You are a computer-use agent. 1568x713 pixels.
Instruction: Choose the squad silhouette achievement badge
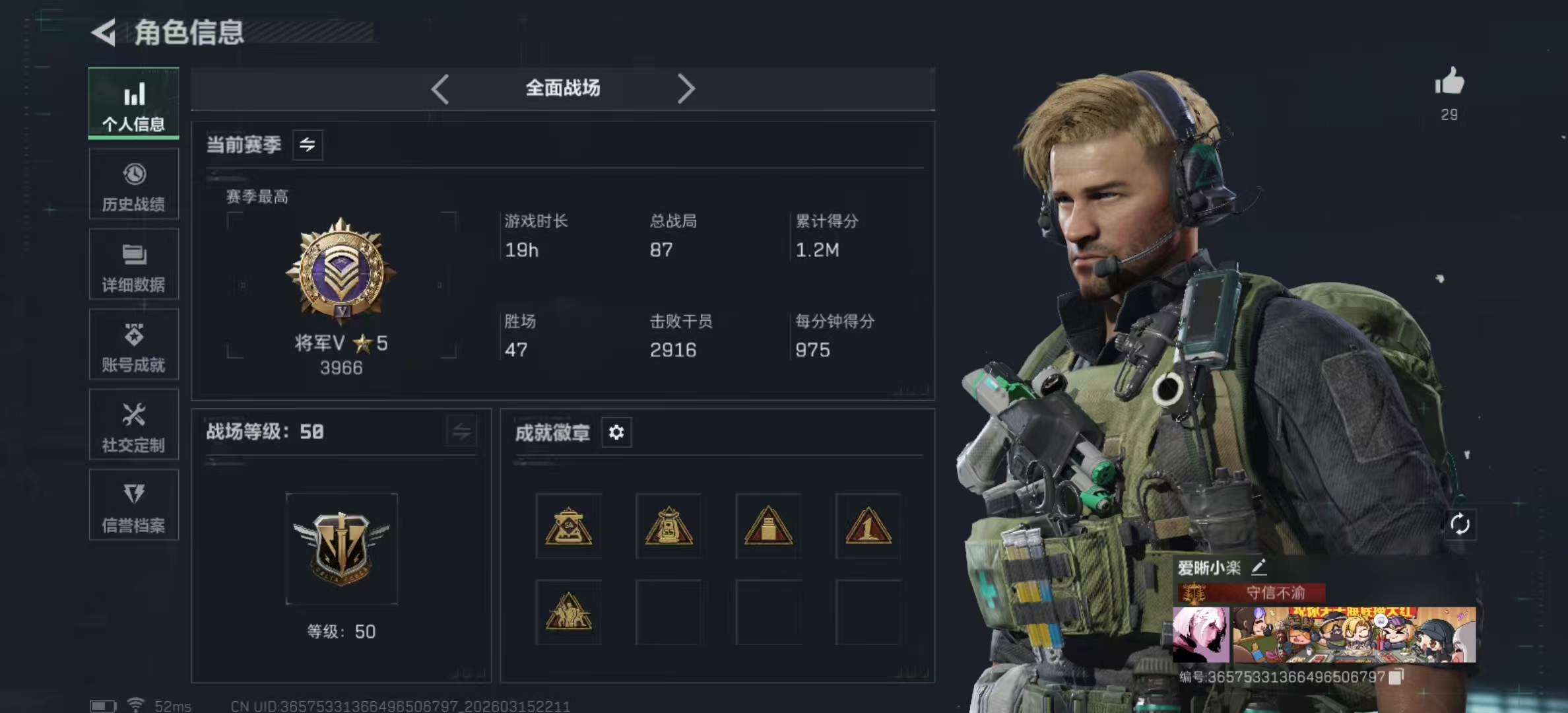tap(568, 612)
